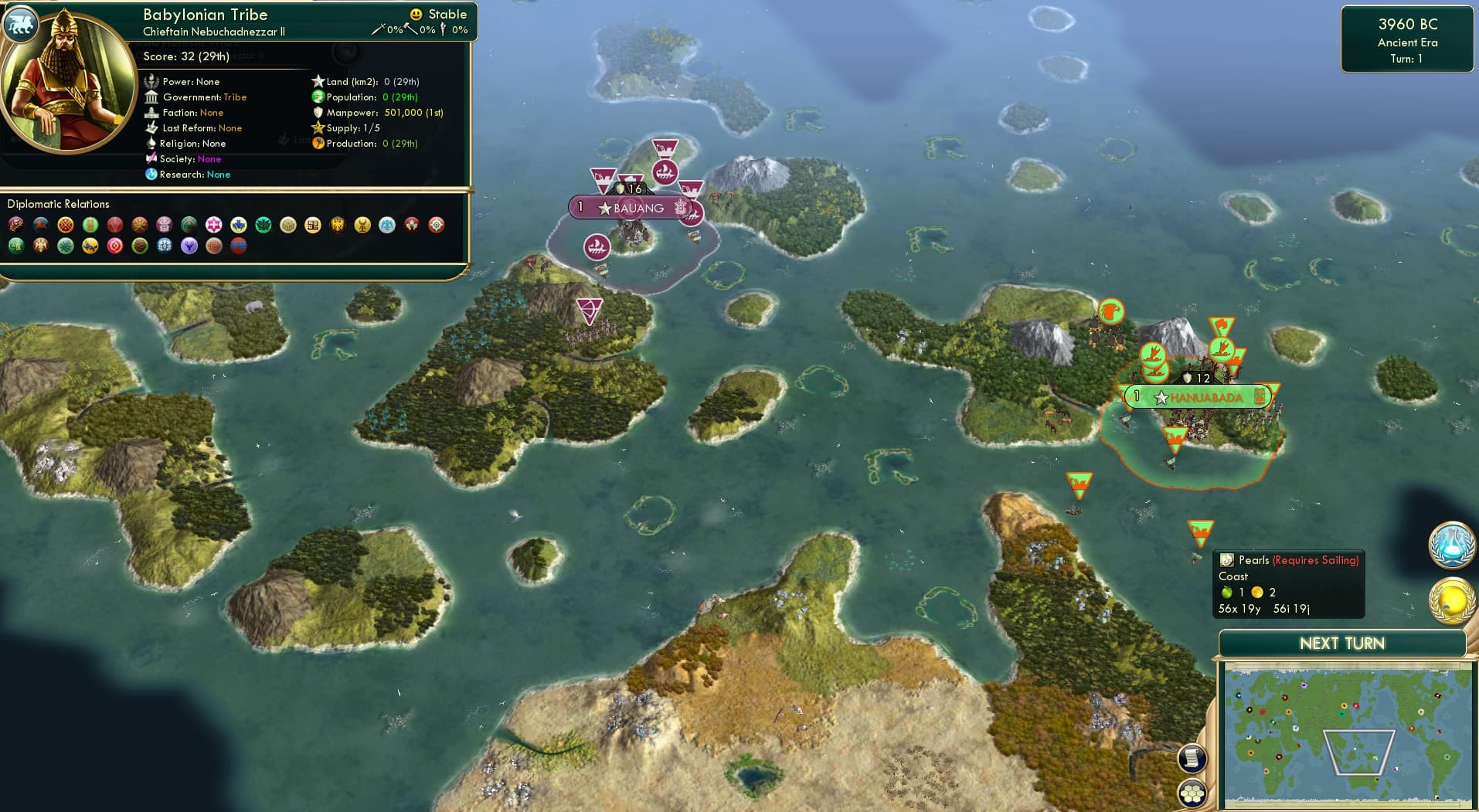Click the Babylon lion emblem on the leader panel
1479x812 pixels.
coord(21,24)
